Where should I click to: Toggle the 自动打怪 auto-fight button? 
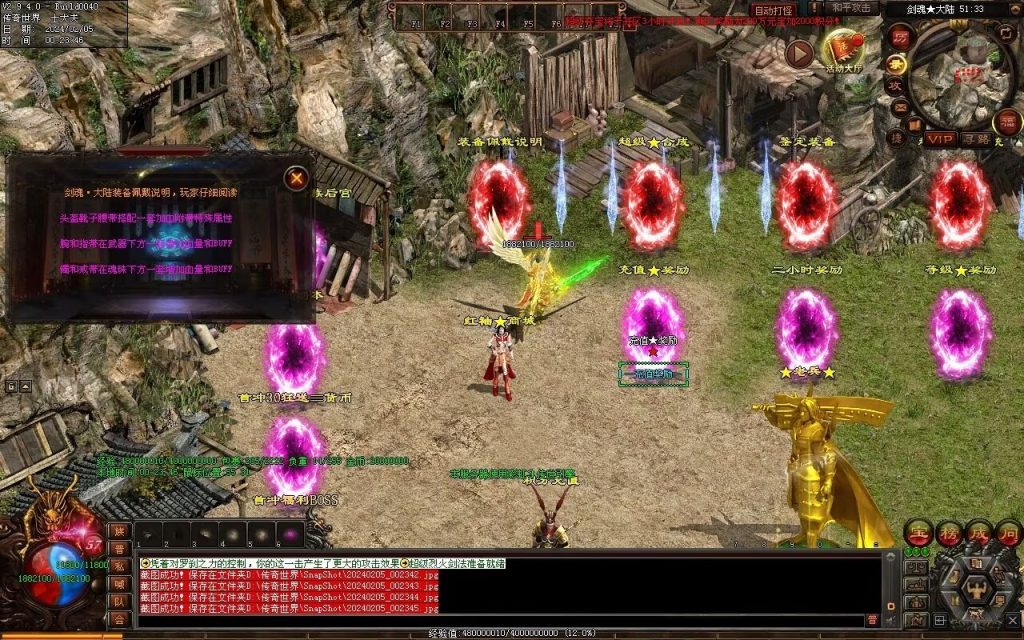(773, 10)
